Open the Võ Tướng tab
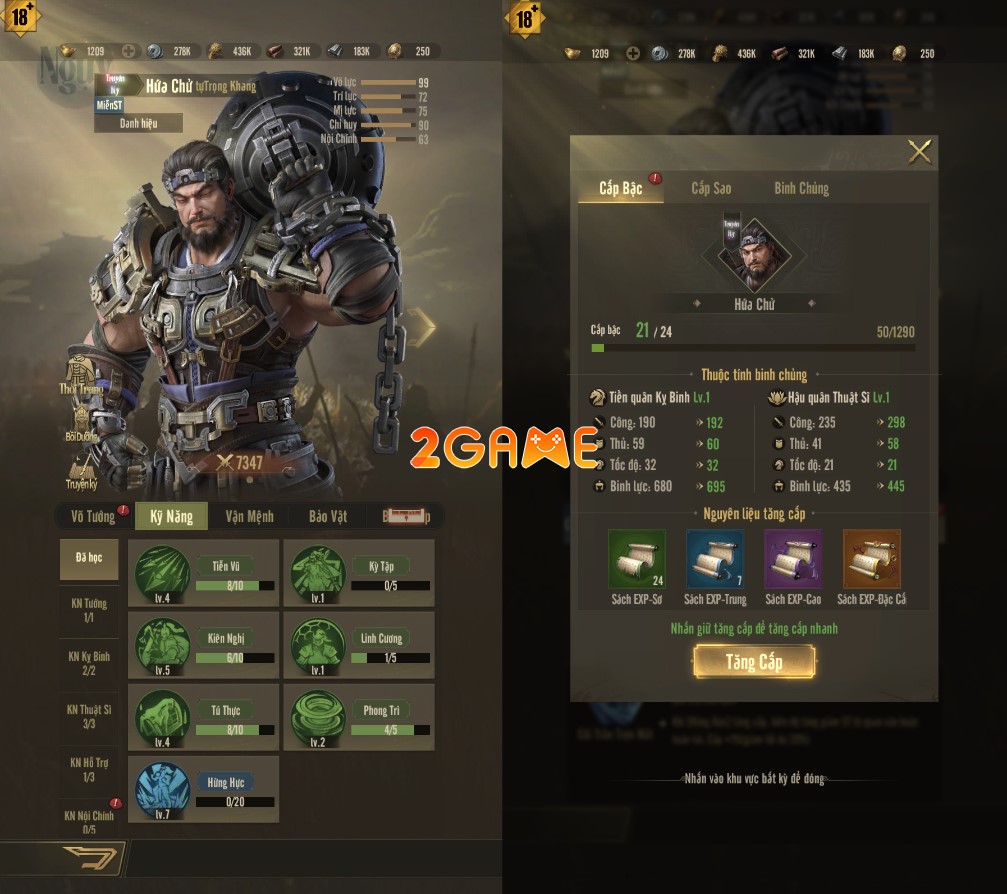 point(93,516)
